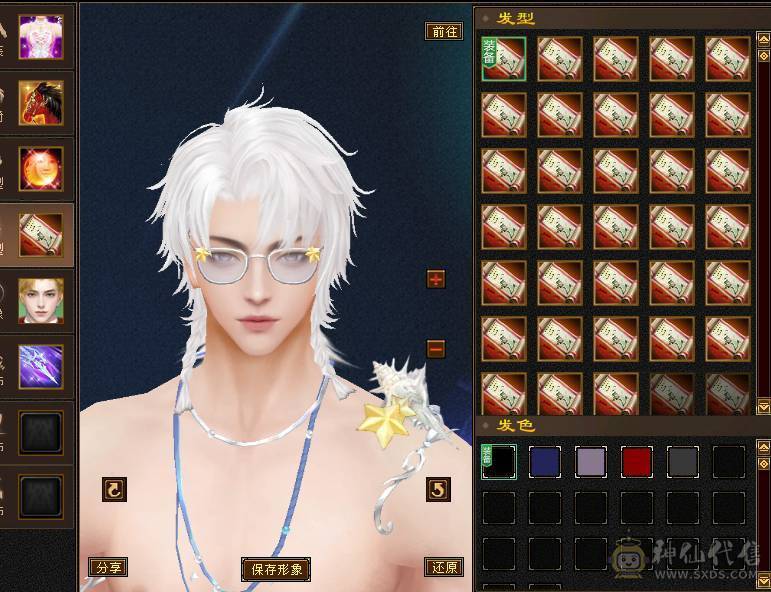Click the 前往 button
Image resolution: width=771 pixels, height=592 pixels.
click(443, 31)
